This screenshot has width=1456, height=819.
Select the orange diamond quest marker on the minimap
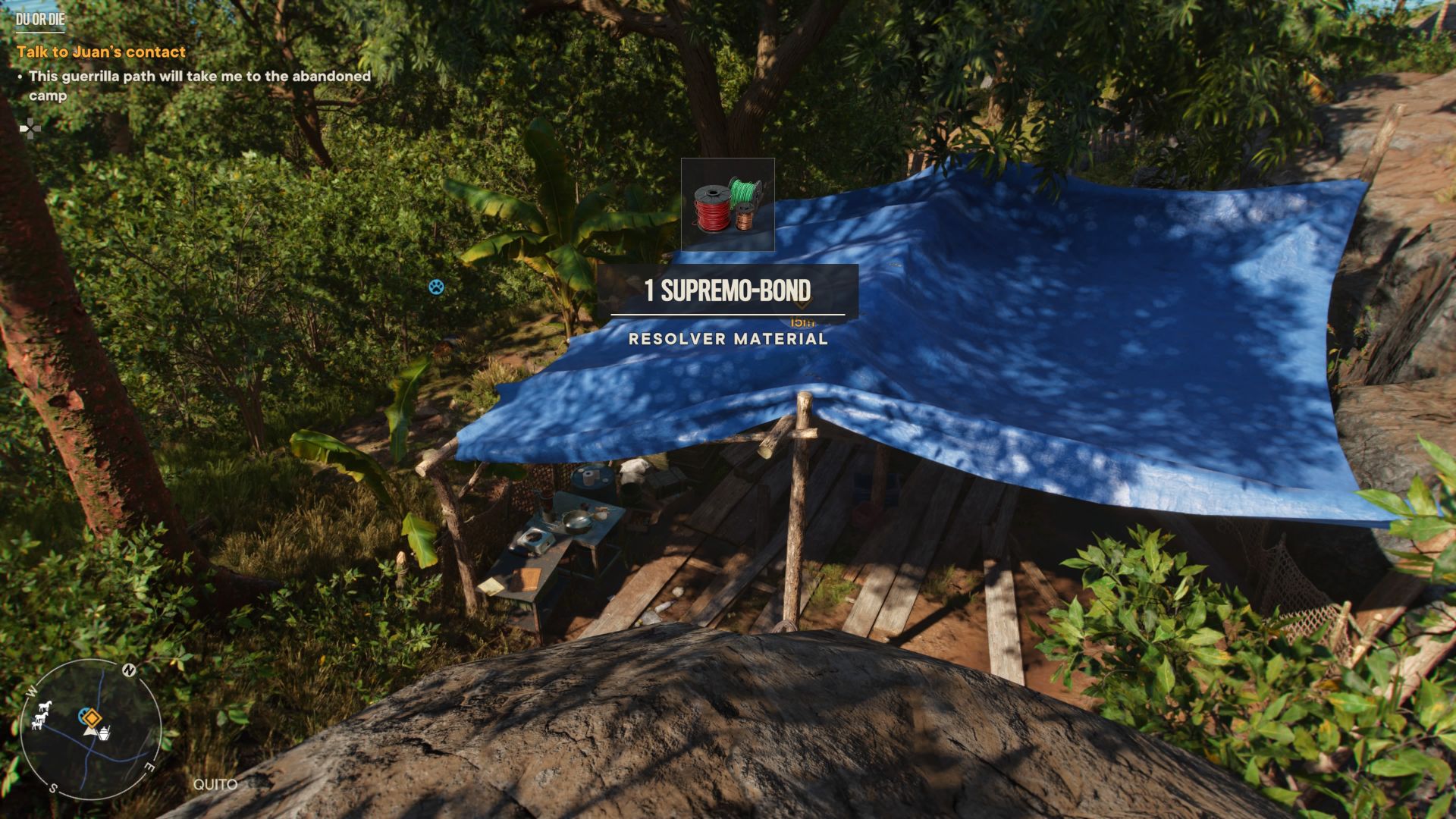92,718
